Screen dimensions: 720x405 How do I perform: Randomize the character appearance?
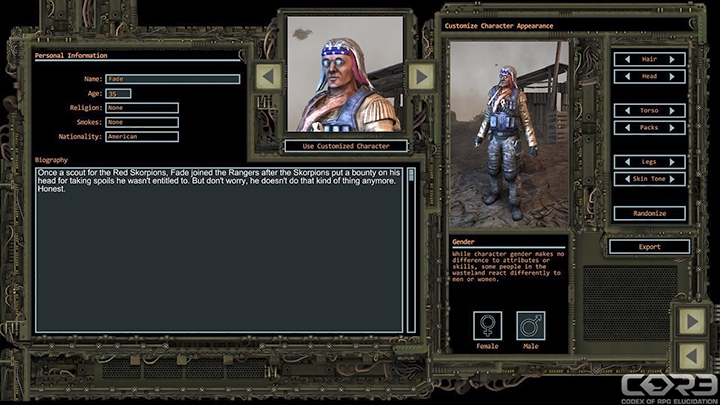point(648,213)
